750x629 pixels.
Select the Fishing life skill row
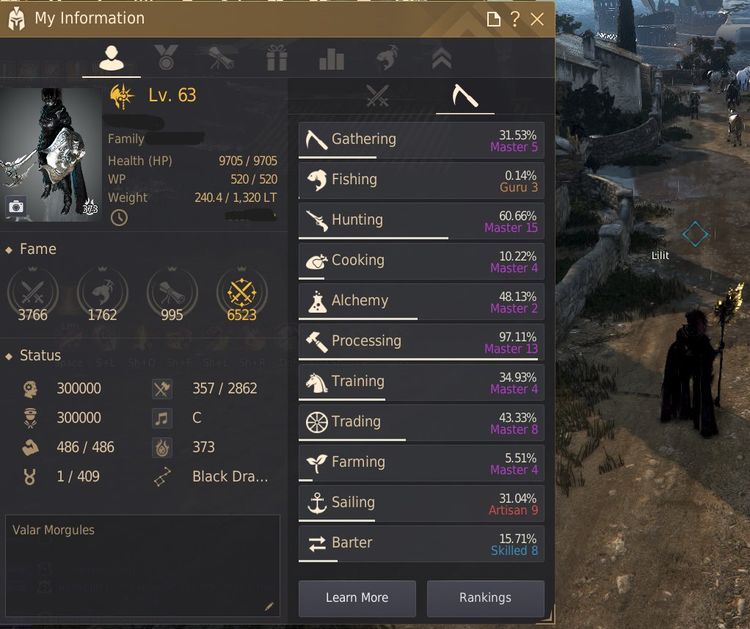pyautogui.click(x=421, y=180)
